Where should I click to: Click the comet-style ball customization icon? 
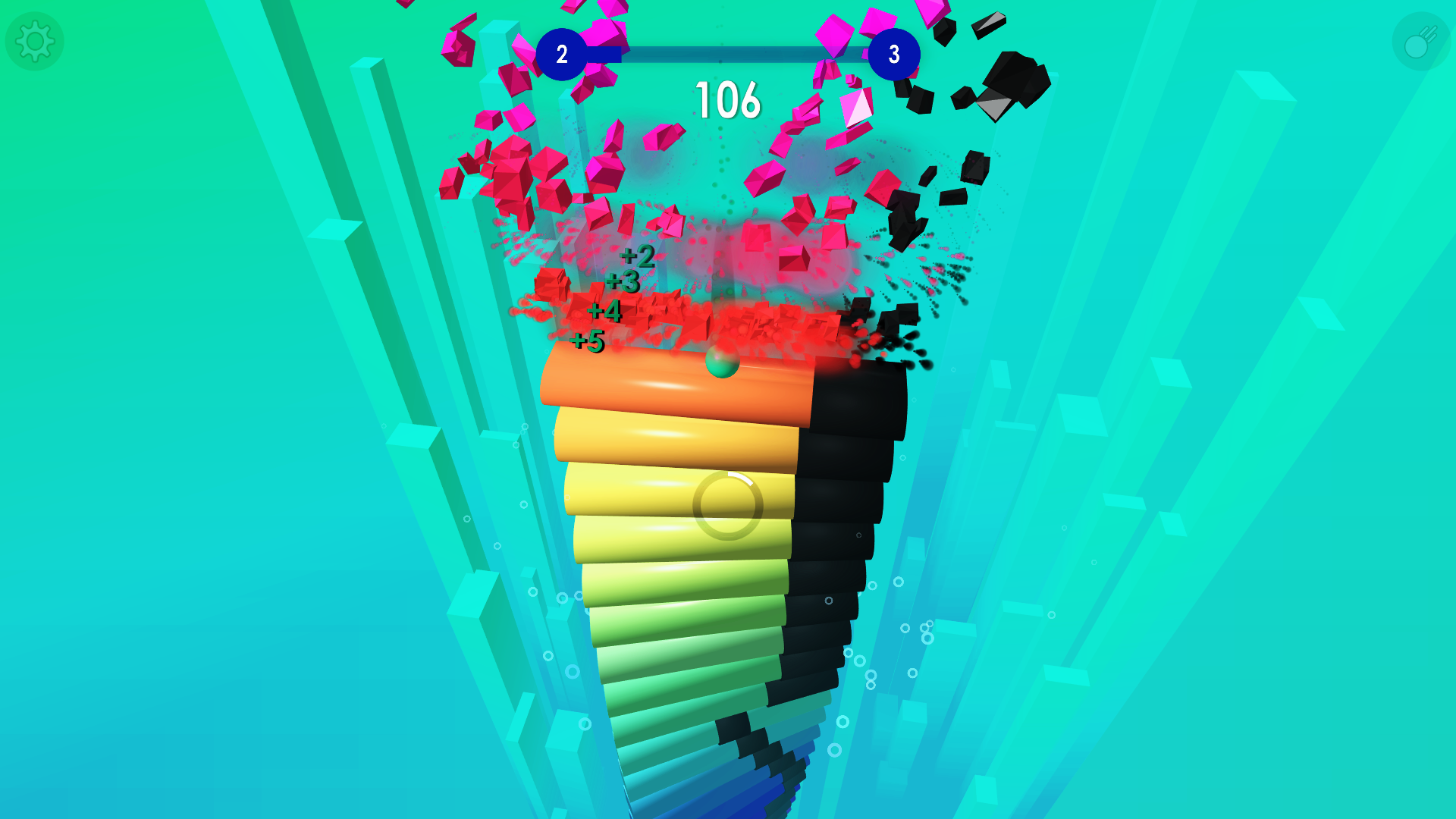point(1420,41)
